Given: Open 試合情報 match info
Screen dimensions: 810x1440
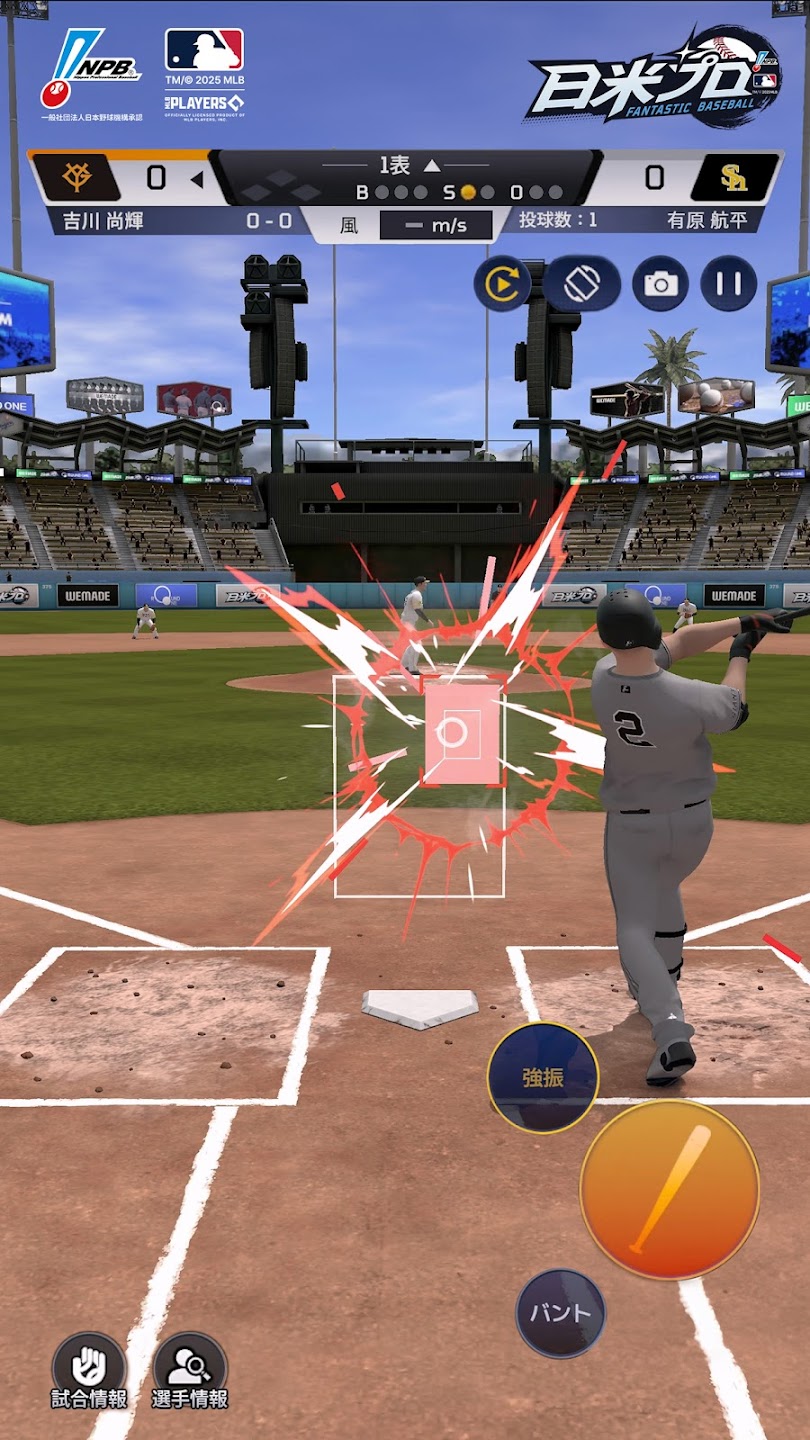Looking at the screenshot, I should click(x=89, y=1369).
